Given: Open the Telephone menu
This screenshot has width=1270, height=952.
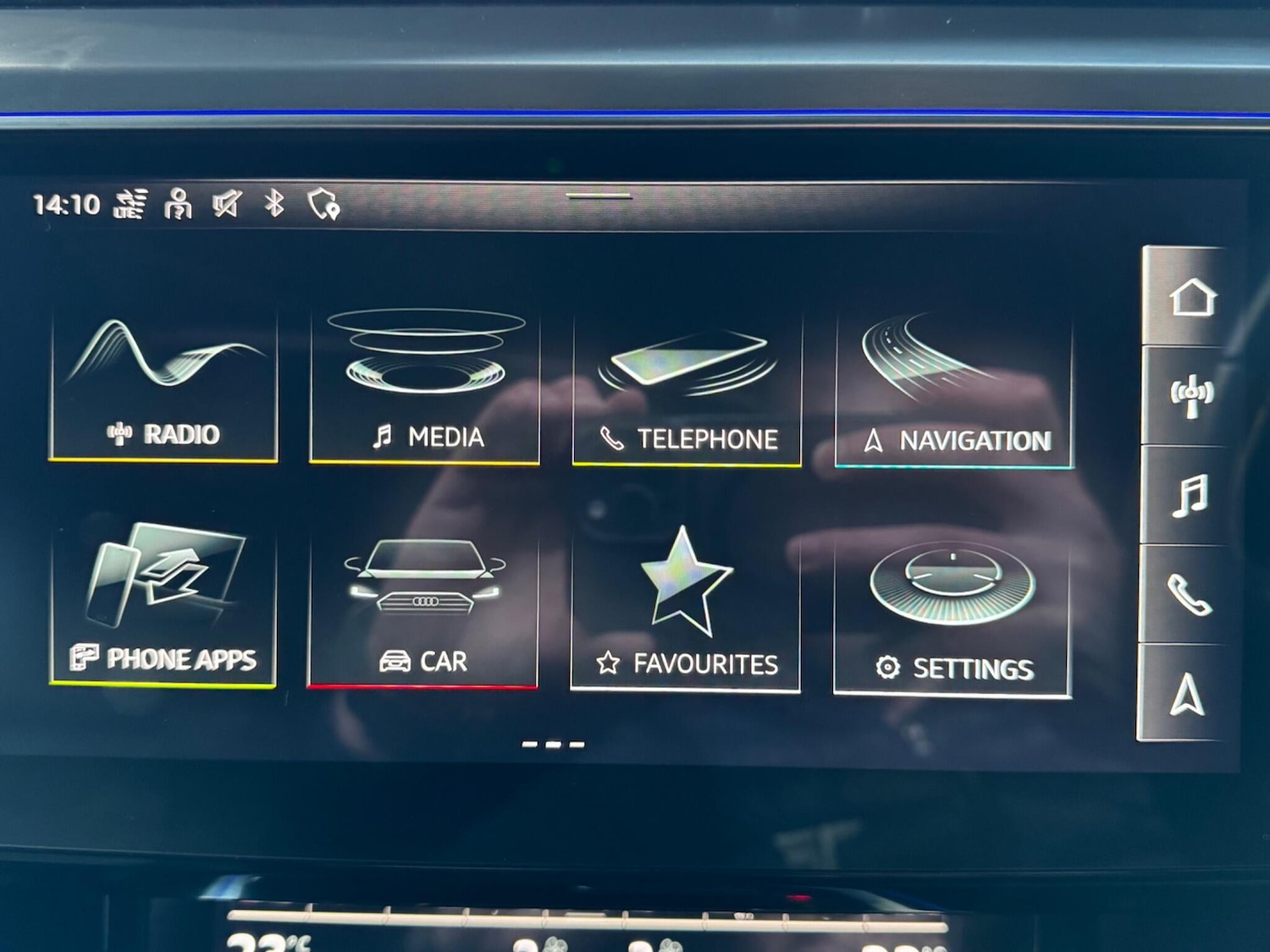Looking at the screenshot, I should click(x=687, y=391).
